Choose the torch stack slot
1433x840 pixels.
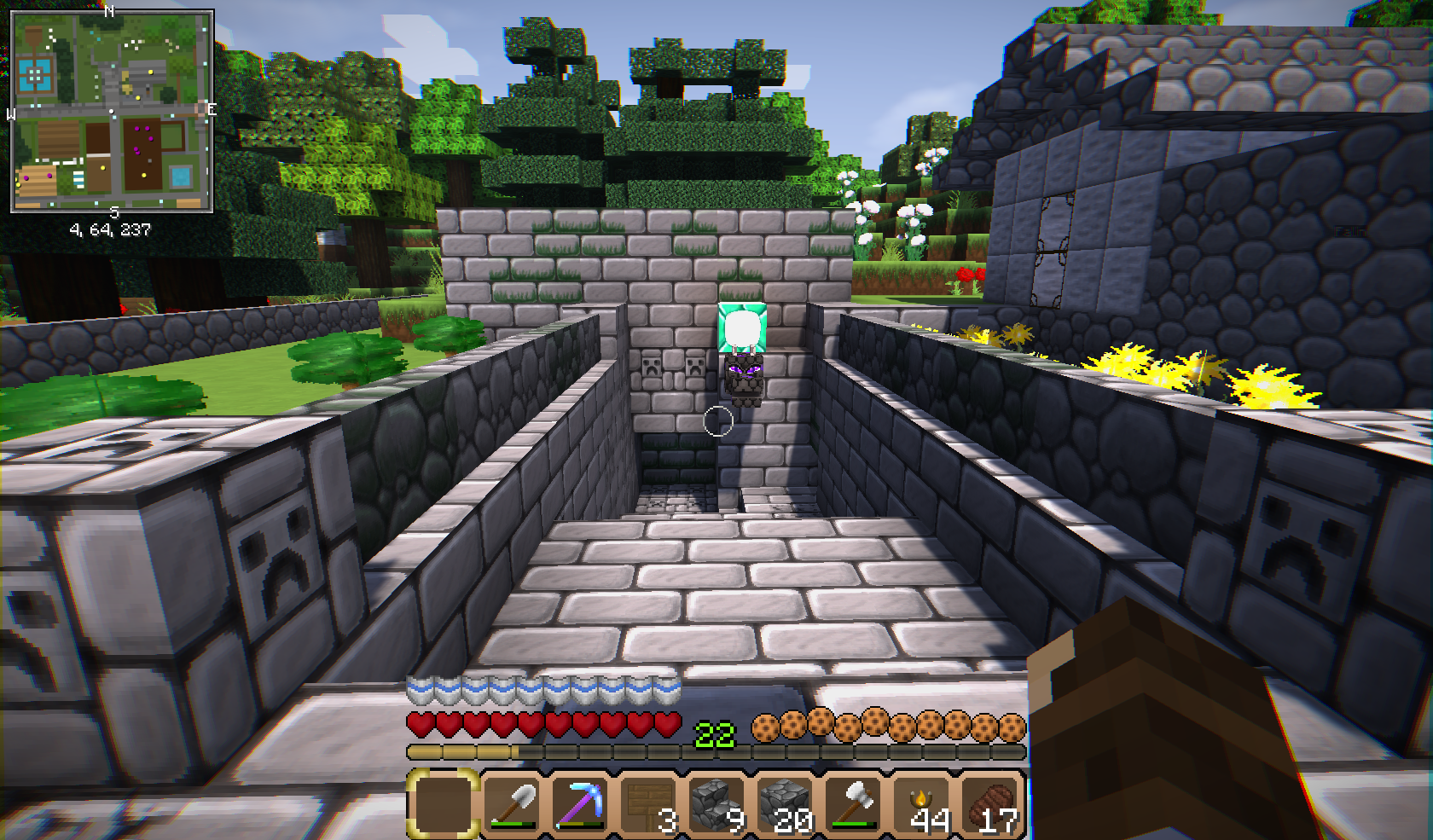(922, 803)
